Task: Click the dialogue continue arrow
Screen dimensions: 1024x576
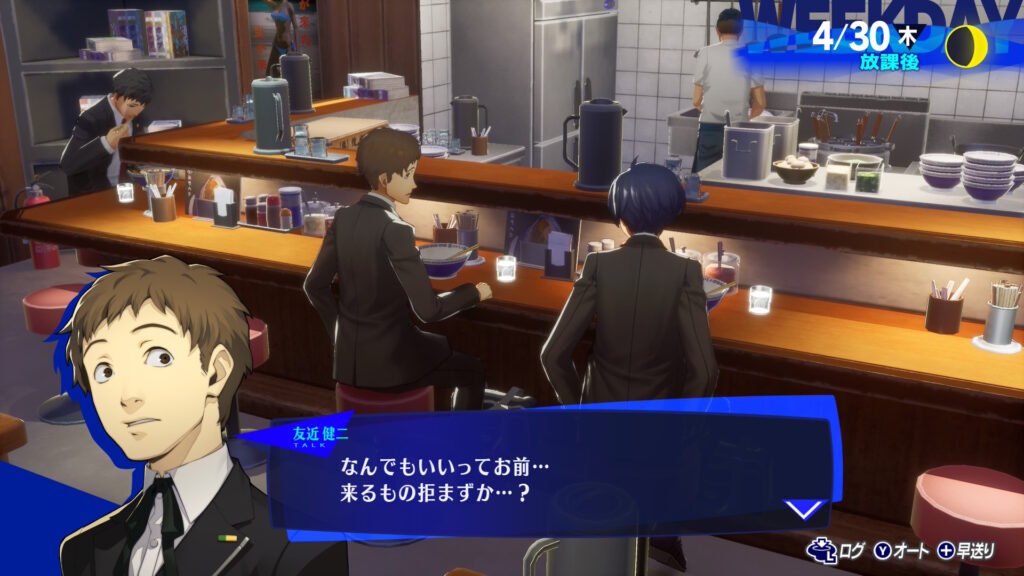Action: (803, 509)
